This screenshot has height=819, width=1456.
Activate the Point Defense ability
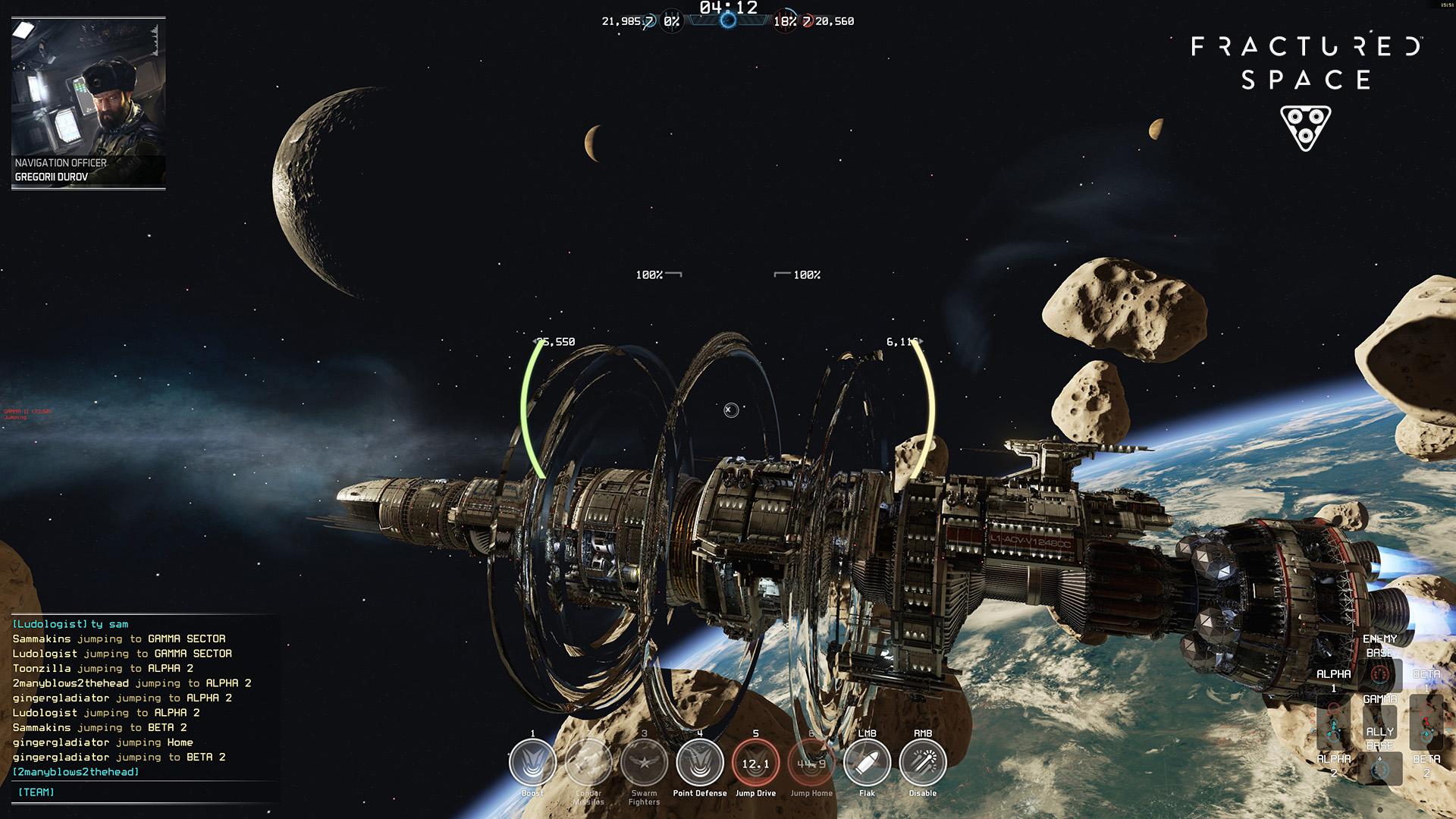tap(700, 763)
